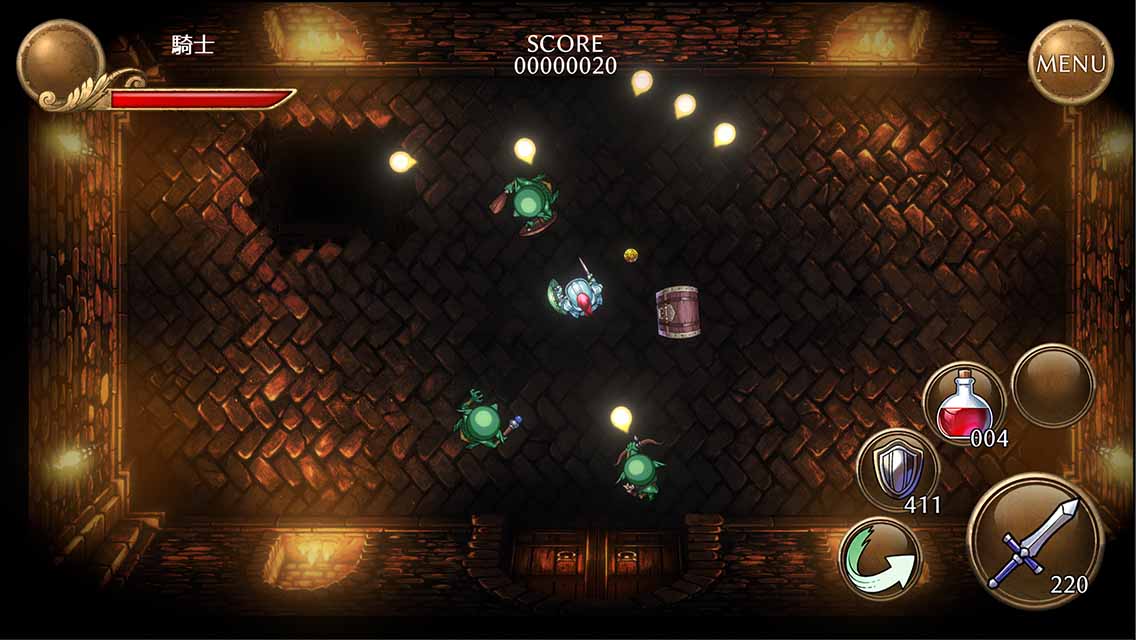Open the MENU button
The image size is (1136, 640).
click(1070, 63)
